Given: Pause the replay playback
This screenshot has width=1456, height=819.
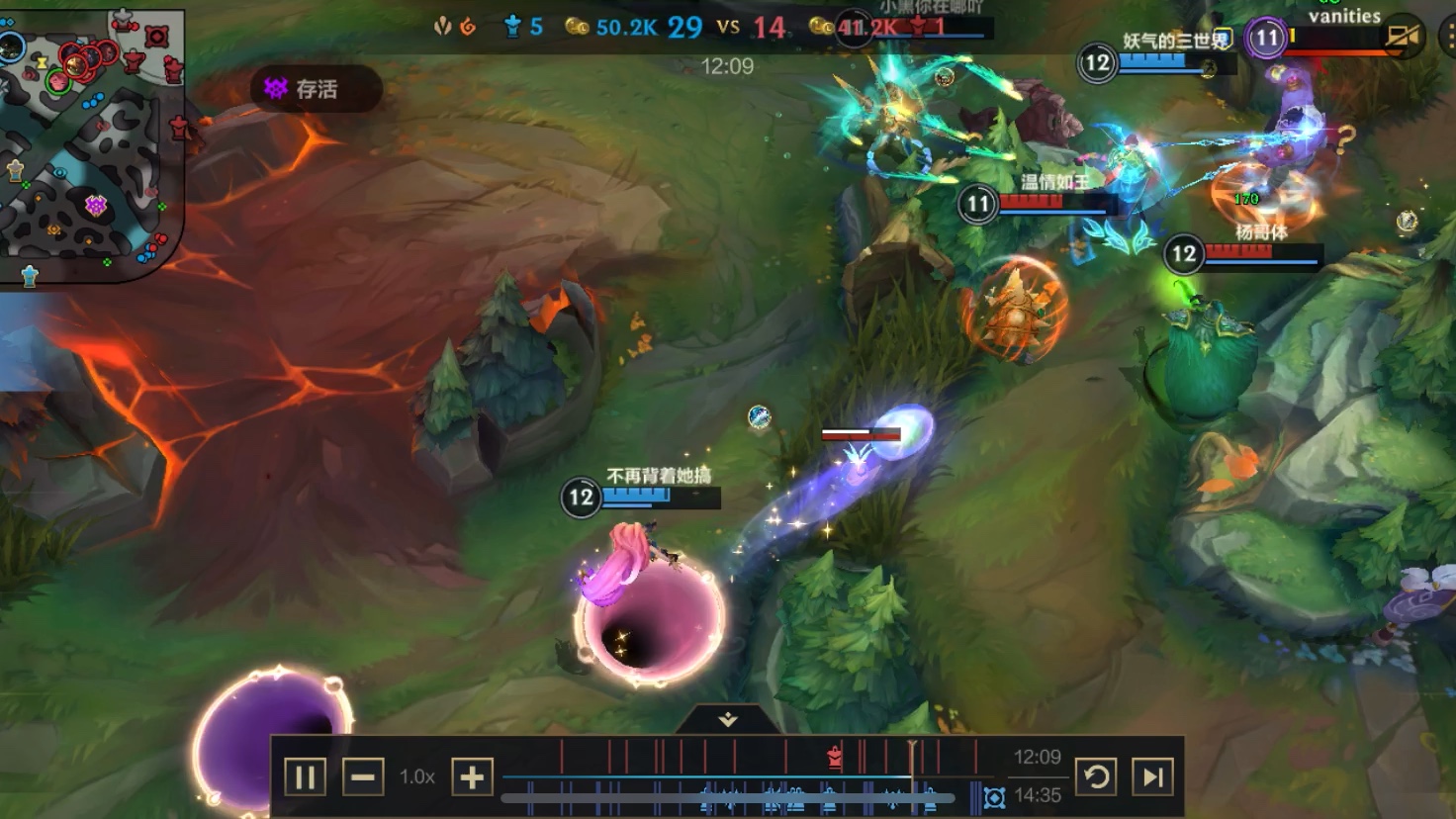Looking at the screenshot, I should point(305,777).
